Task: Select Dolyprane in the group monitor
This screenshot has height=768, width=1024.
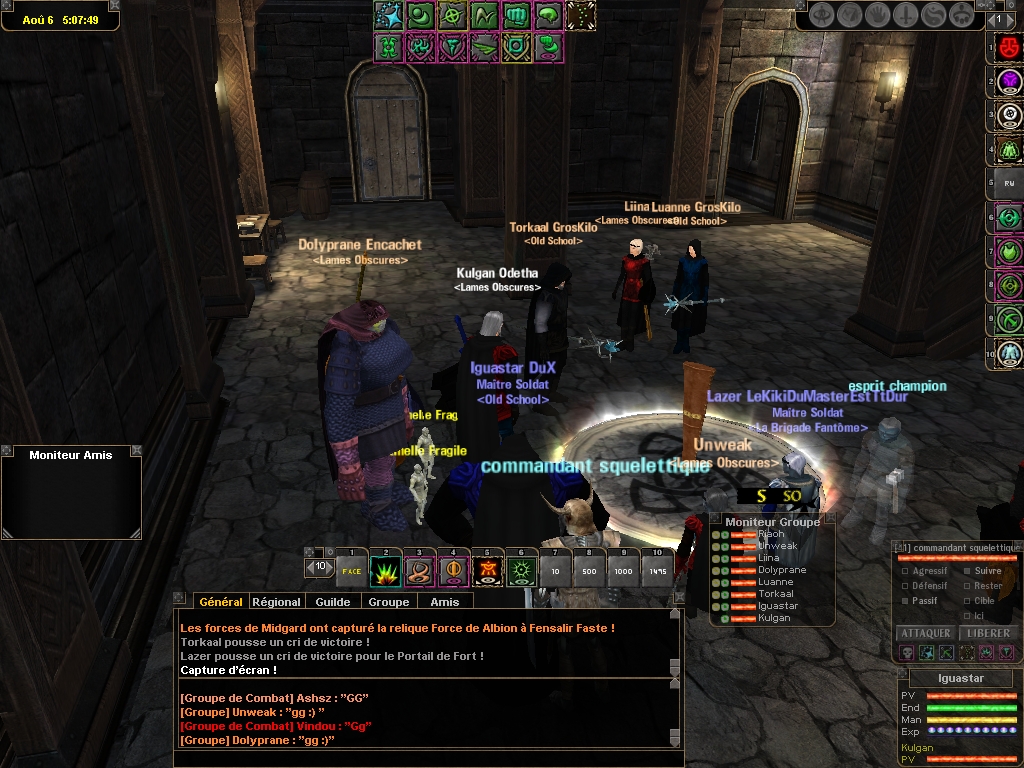Action: pyautogui.click(x=782, y=570)
